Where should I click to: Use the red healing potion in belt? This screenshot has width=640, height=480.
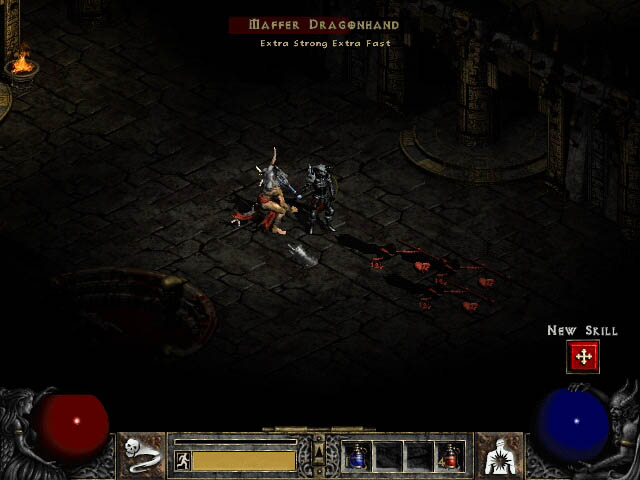tap(449, 457)
